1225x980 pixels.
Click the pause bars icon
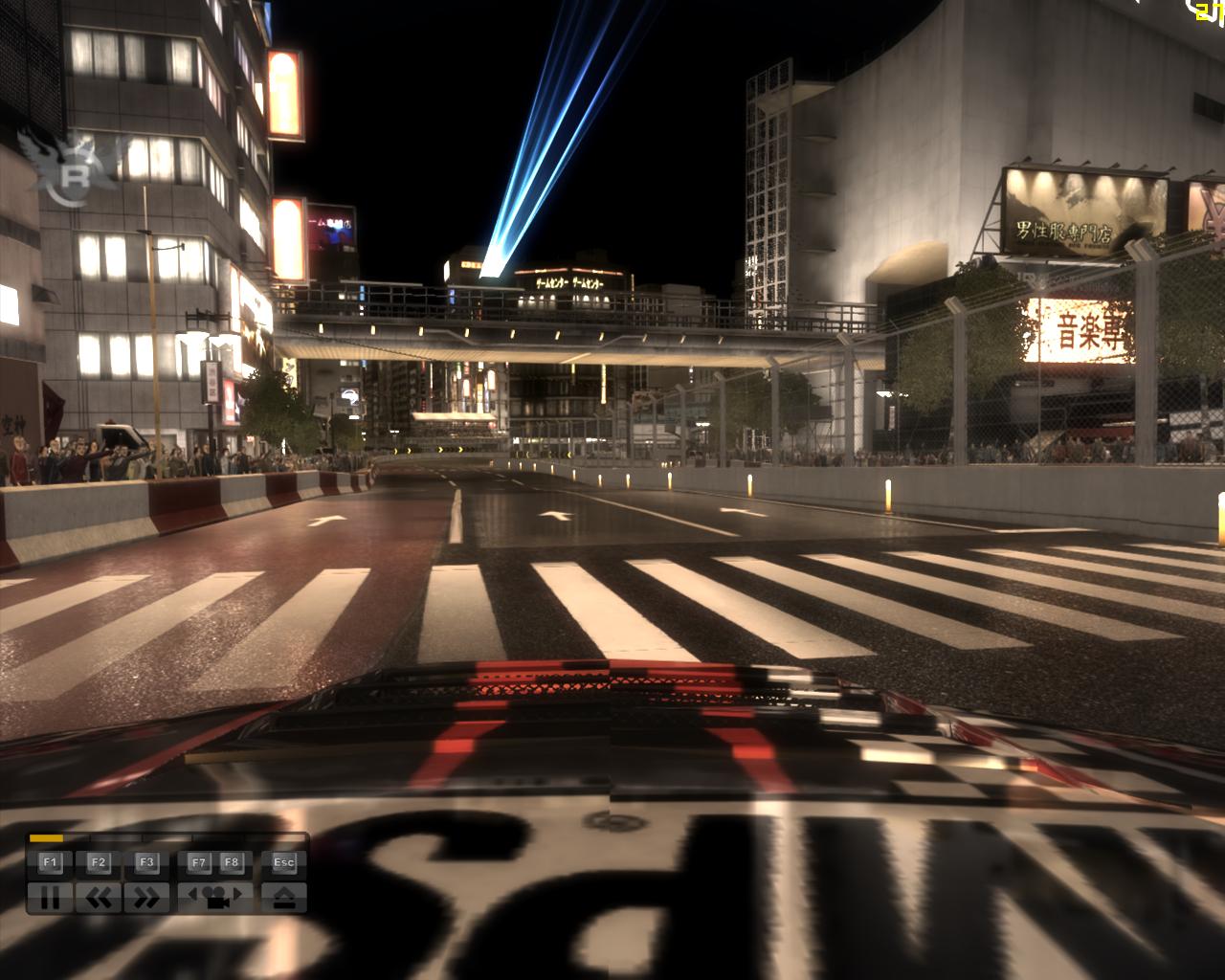pos(51,899)
